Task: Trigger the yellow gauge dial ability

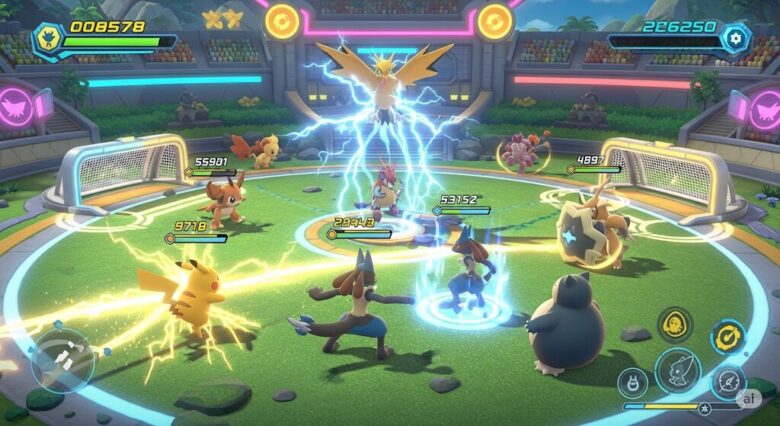Action: pyautogui.click(x=727, y=336)
